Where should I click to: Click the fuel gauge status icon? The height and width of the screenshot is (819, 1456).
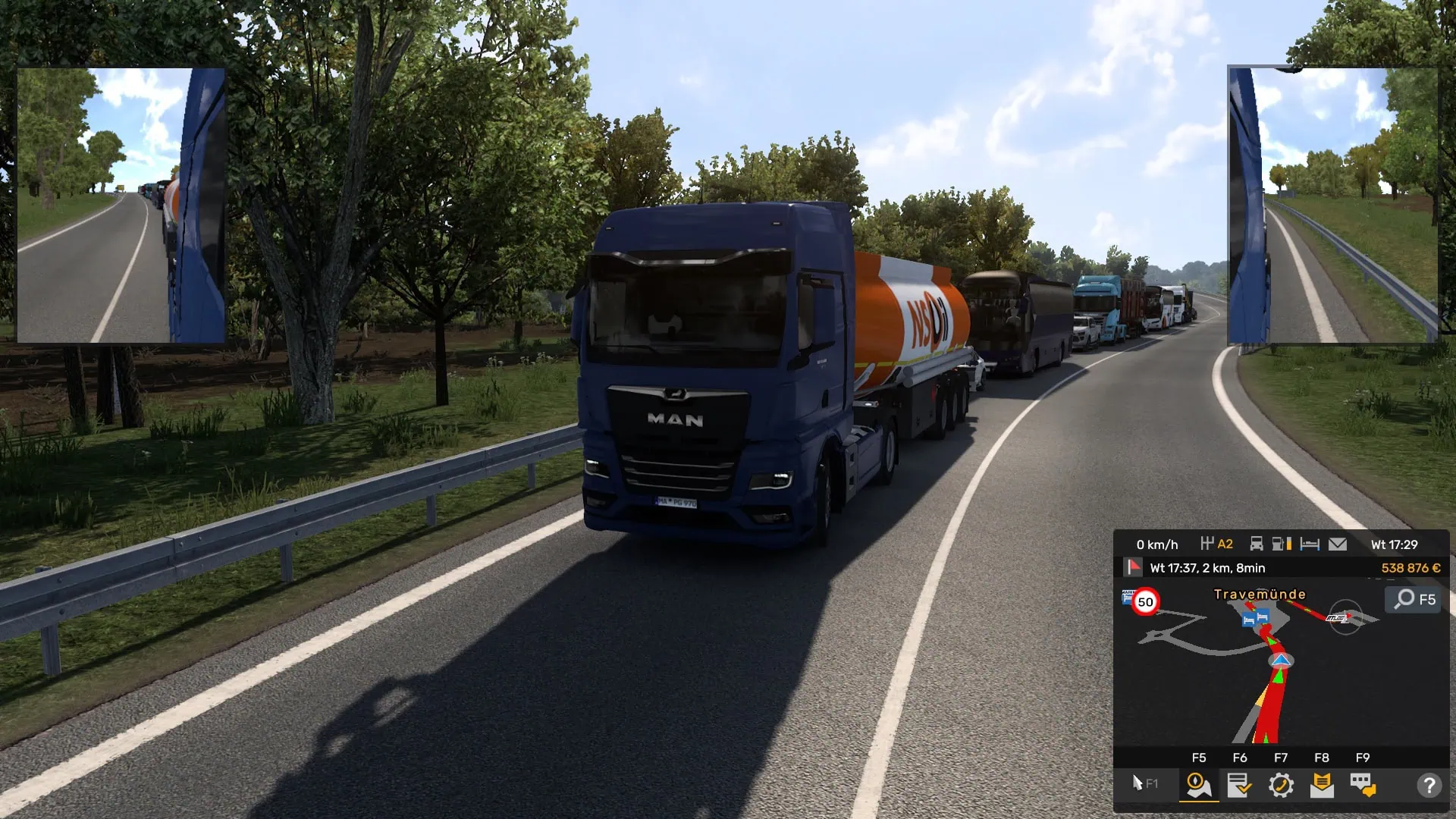coord(1279,543)
